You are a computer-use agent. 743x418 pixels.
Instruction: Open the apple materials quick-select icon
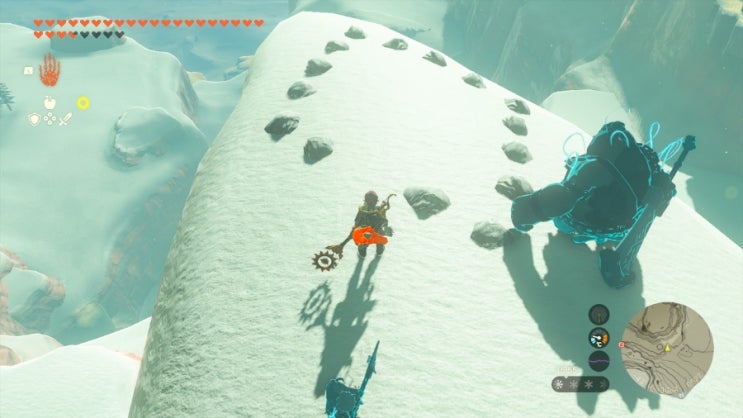(49, 102)
